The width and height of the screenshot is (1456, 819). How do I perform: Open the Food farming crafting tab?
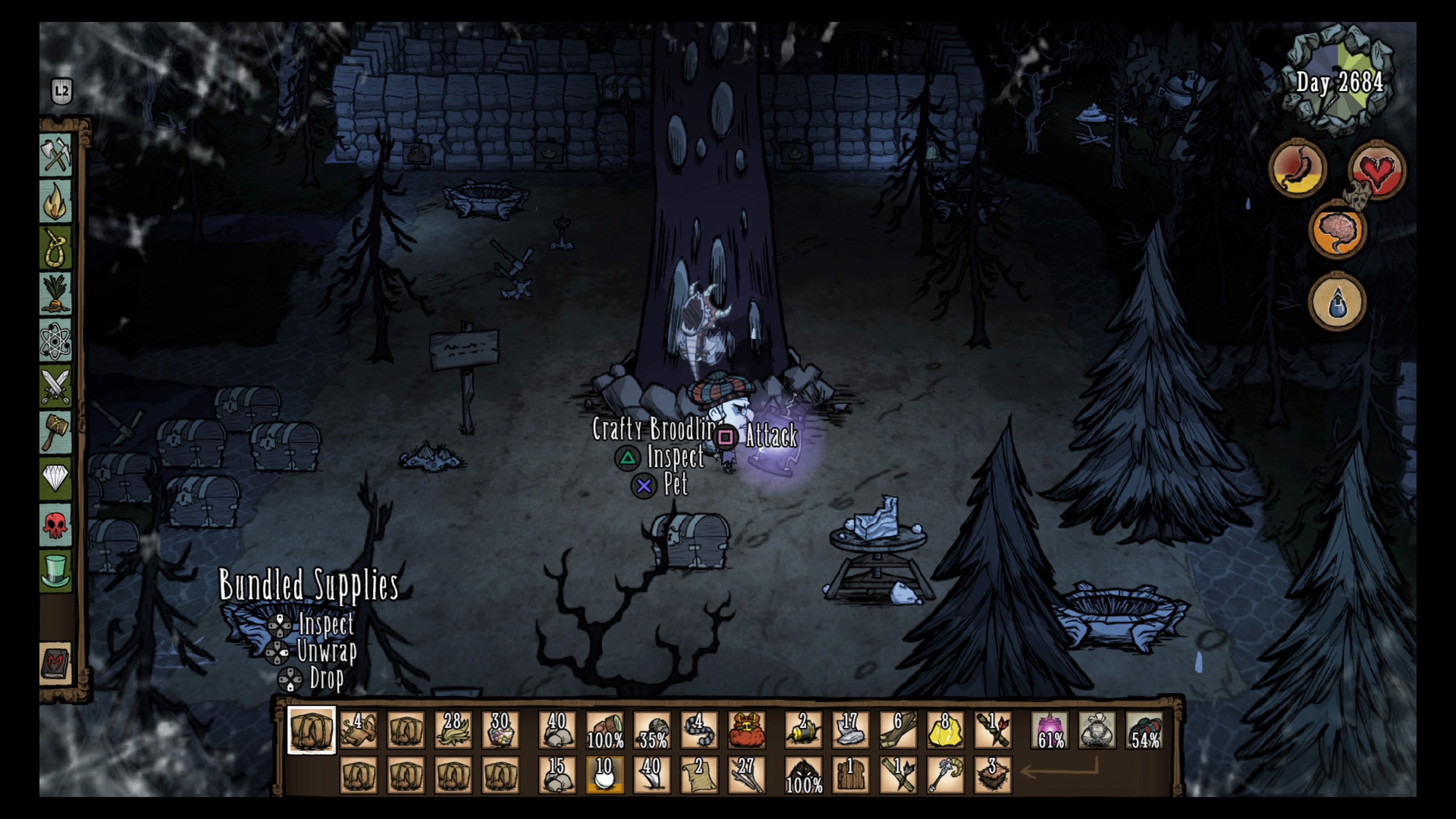(x=55, y=294)
